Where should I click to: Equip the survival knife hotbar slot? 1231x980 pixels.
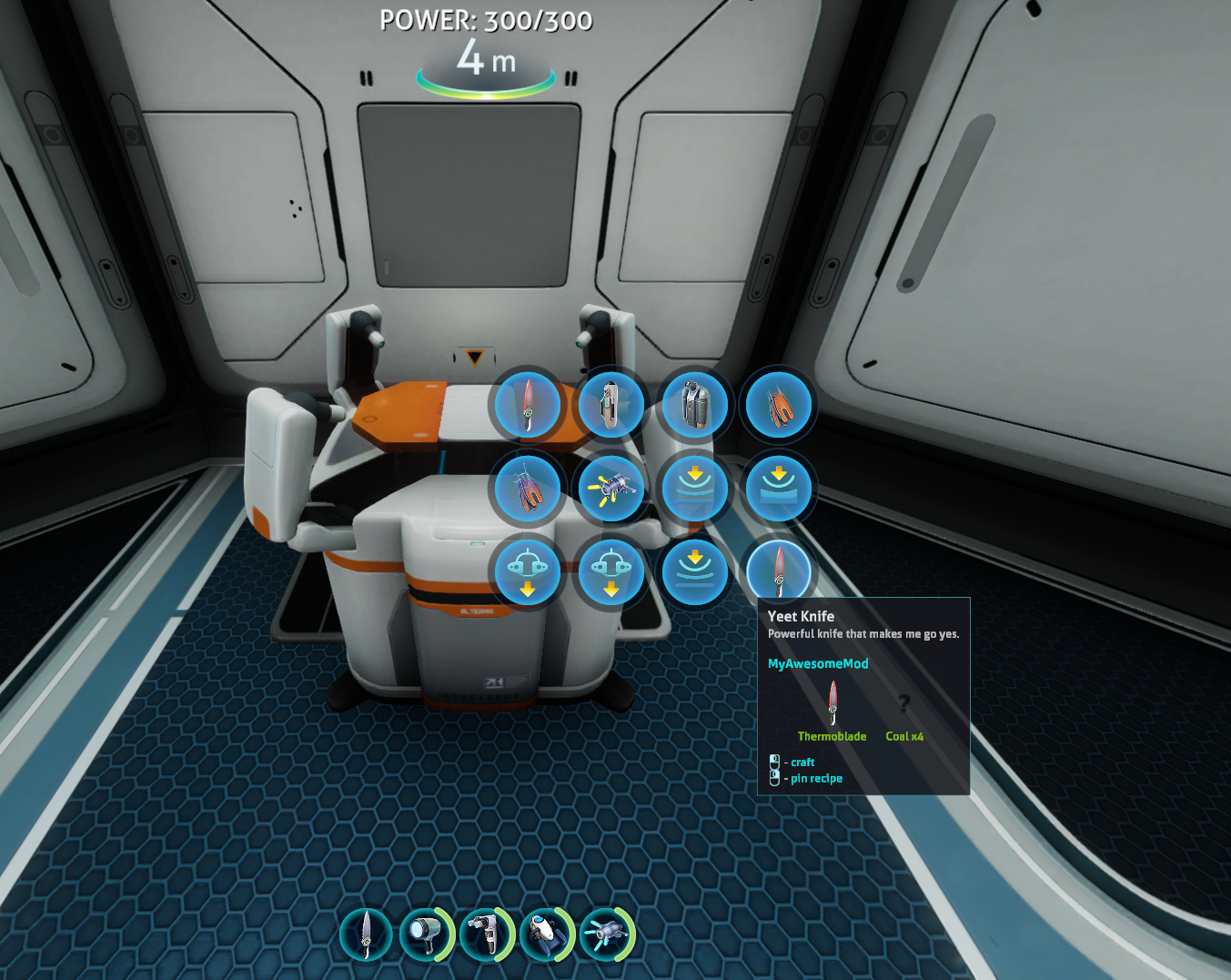(366, 934)
